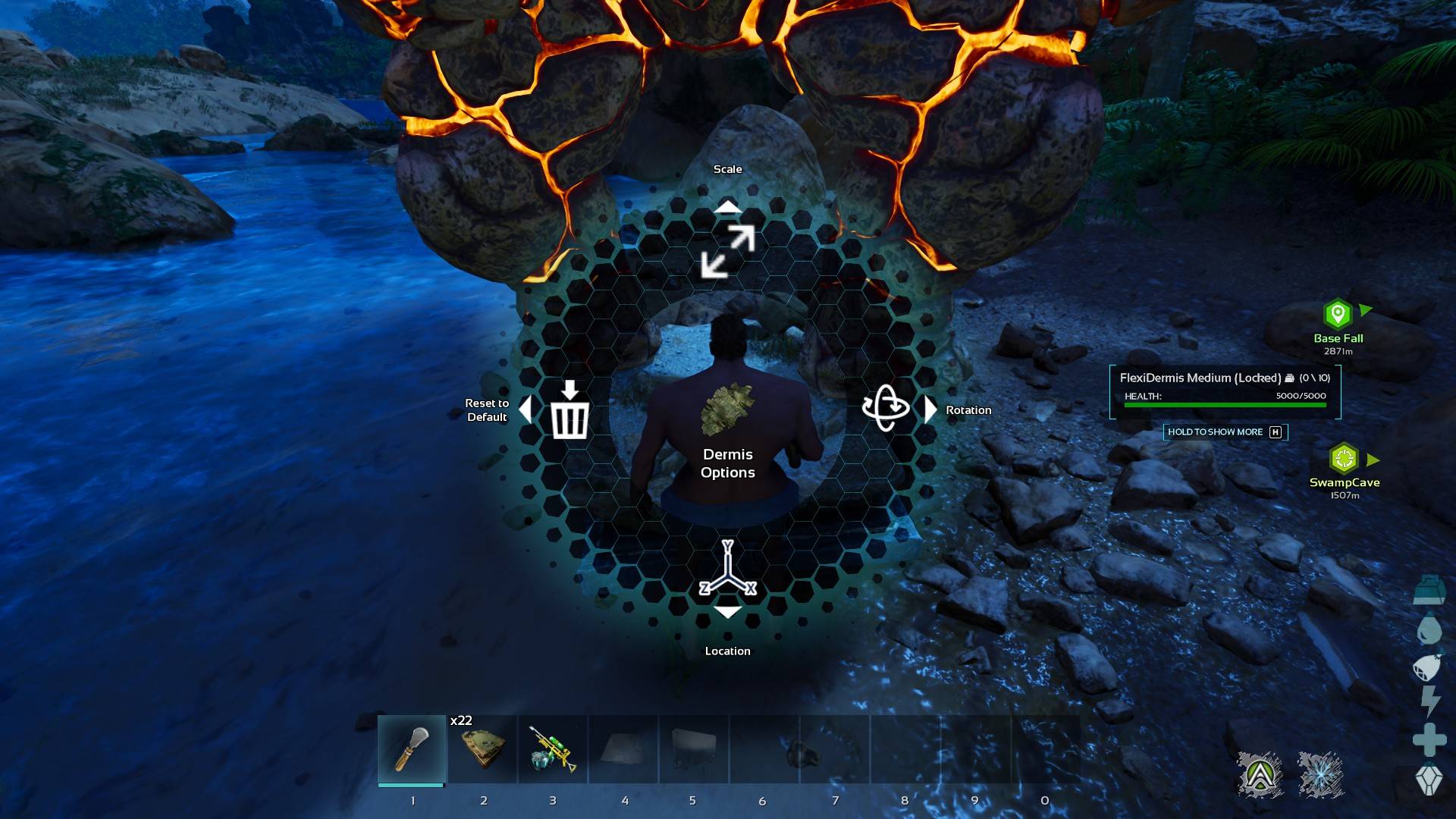This screenshot has height=819, width=1456.
Task: Click the Base Fall waypoint marker
Action: point(1338,314)
